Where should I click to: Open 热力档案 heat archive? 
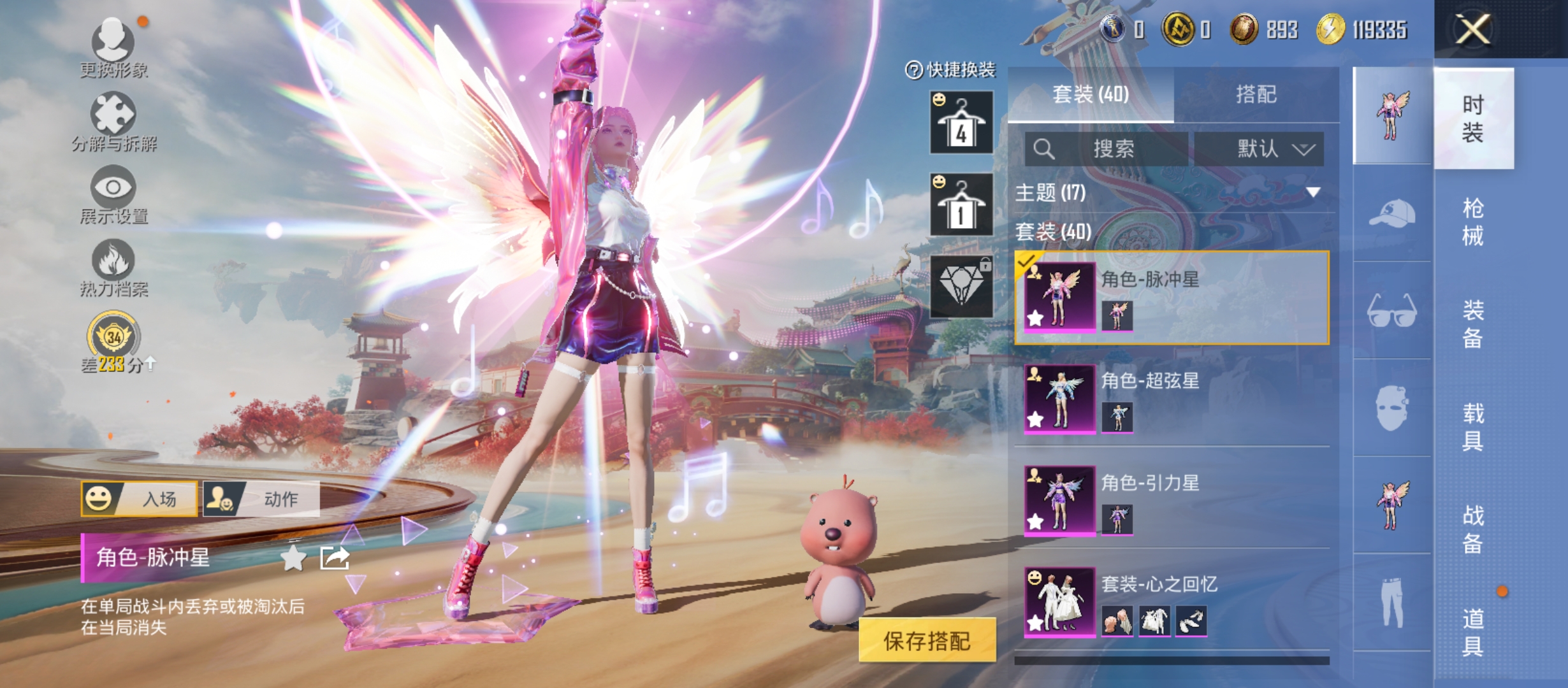click(x=113, y=268)
